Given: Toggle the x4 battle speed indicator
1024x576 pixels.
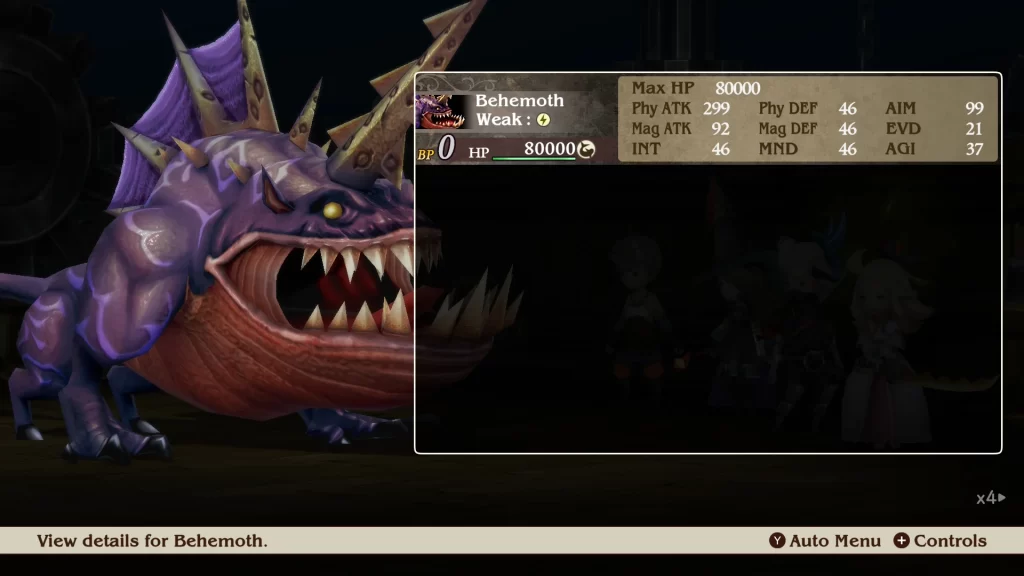Looking at the screenshot, I should [990, 497].
